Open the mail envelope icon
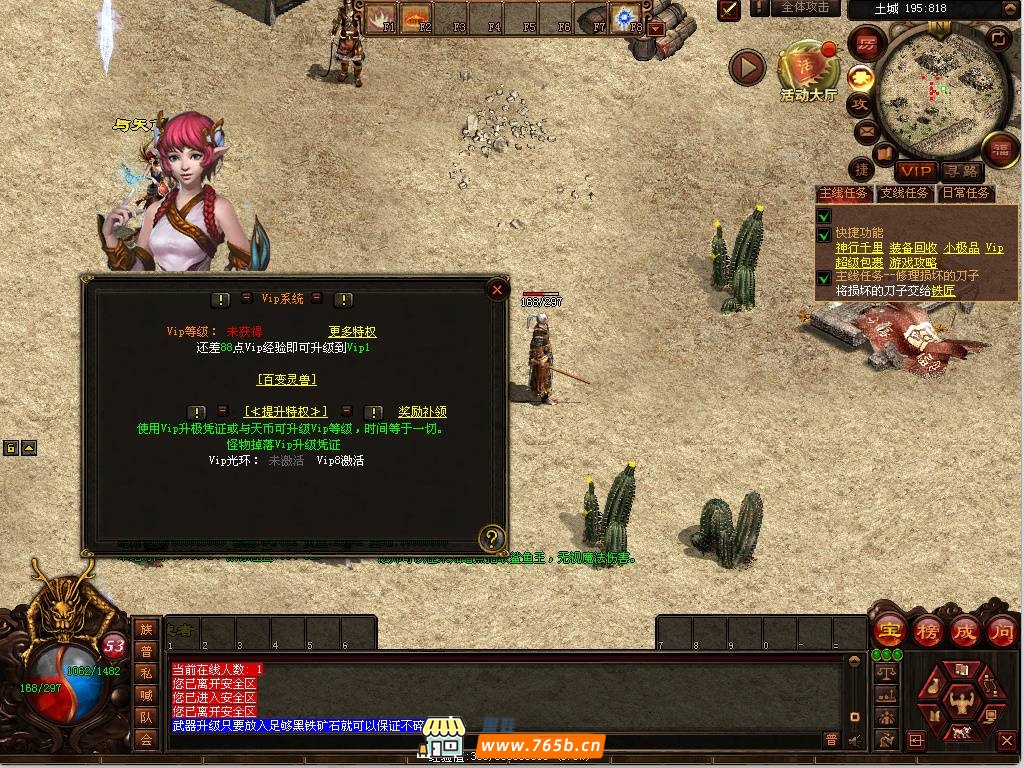The height and width of the screenshot is (768, 1024). point(864,131)
